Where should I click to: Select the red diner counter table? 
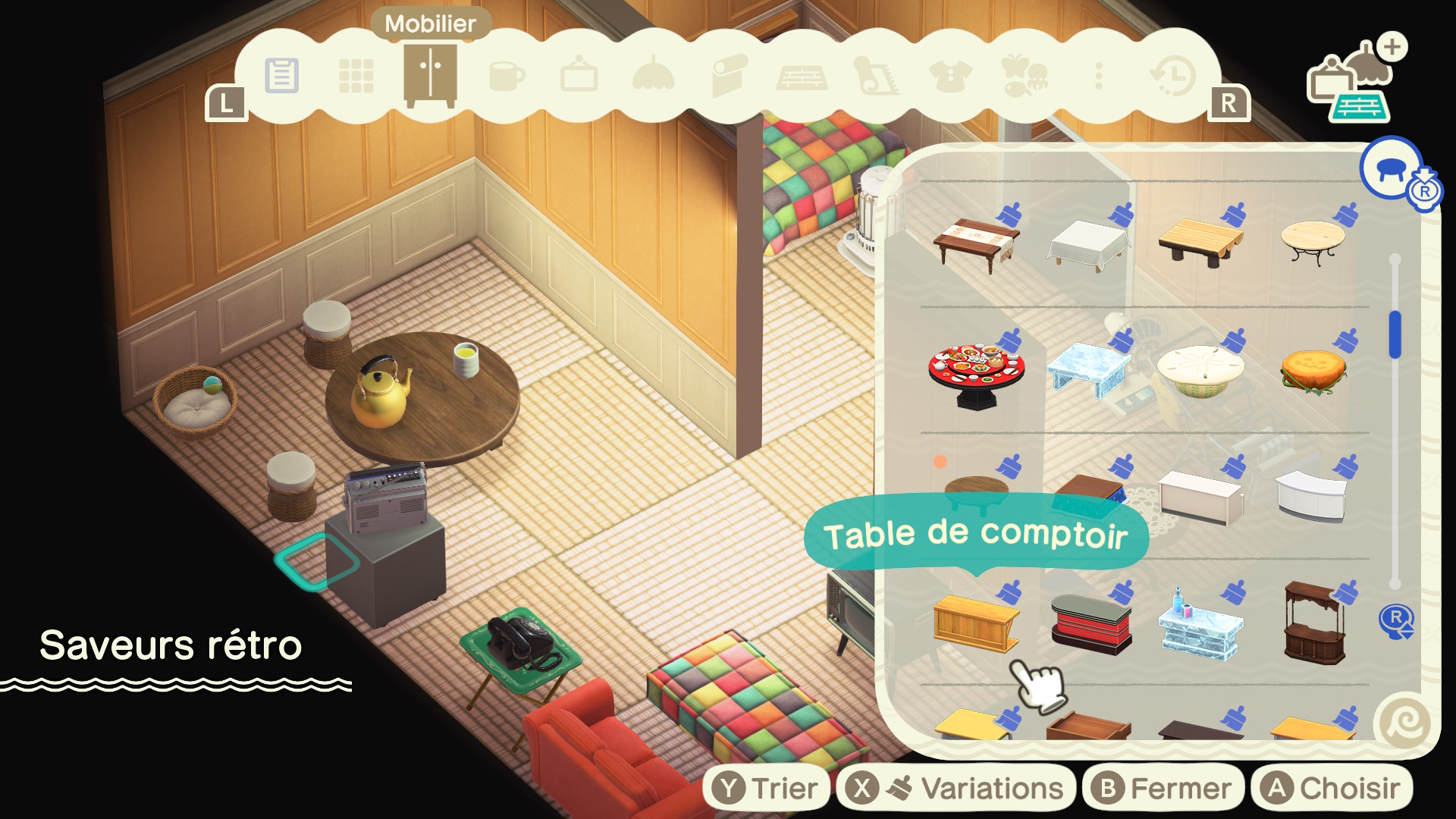(x=1090, y=623)
